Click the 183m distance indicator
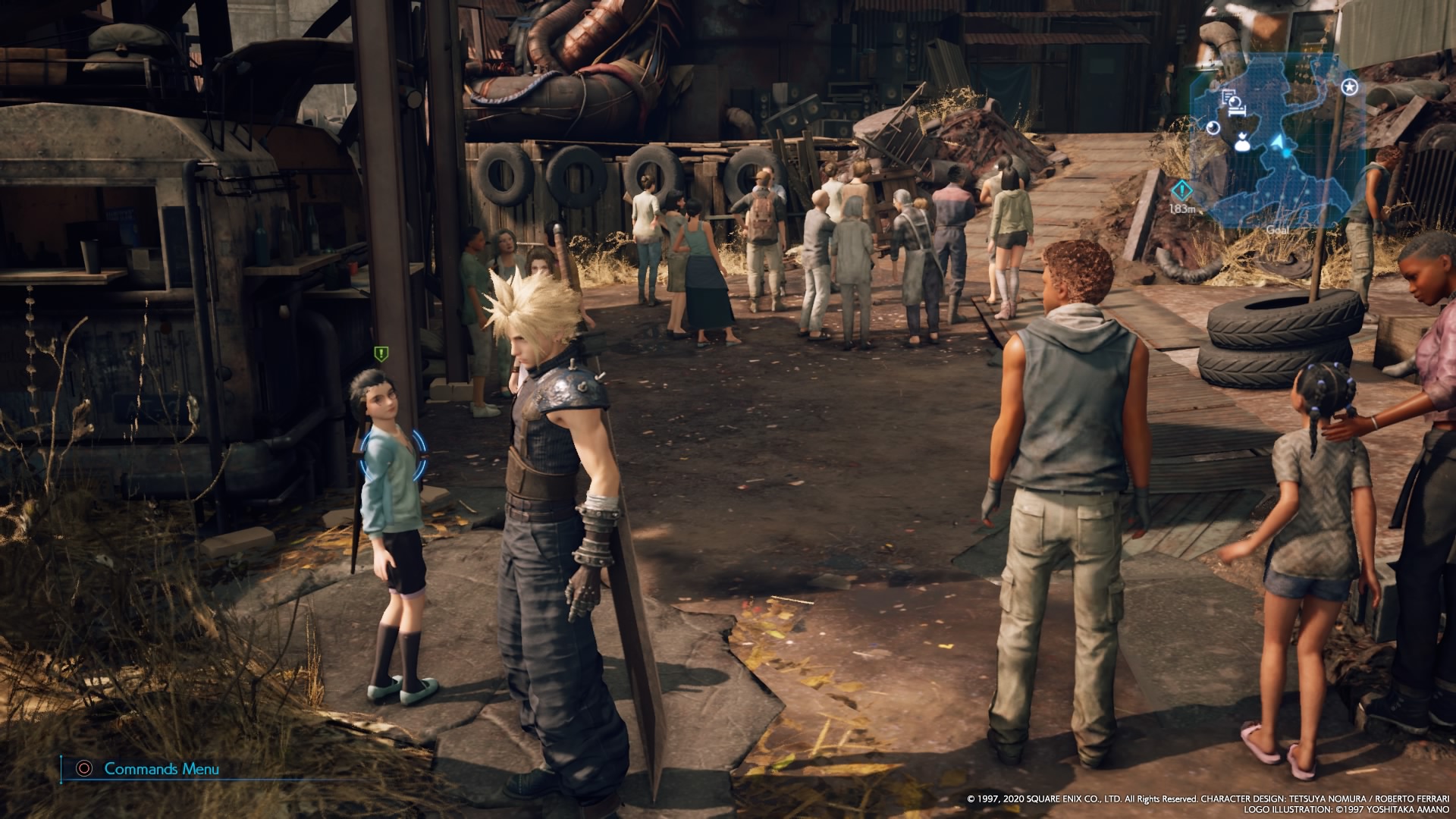The width and height of the screenshot is (1456, 819). coord(1183,209)
